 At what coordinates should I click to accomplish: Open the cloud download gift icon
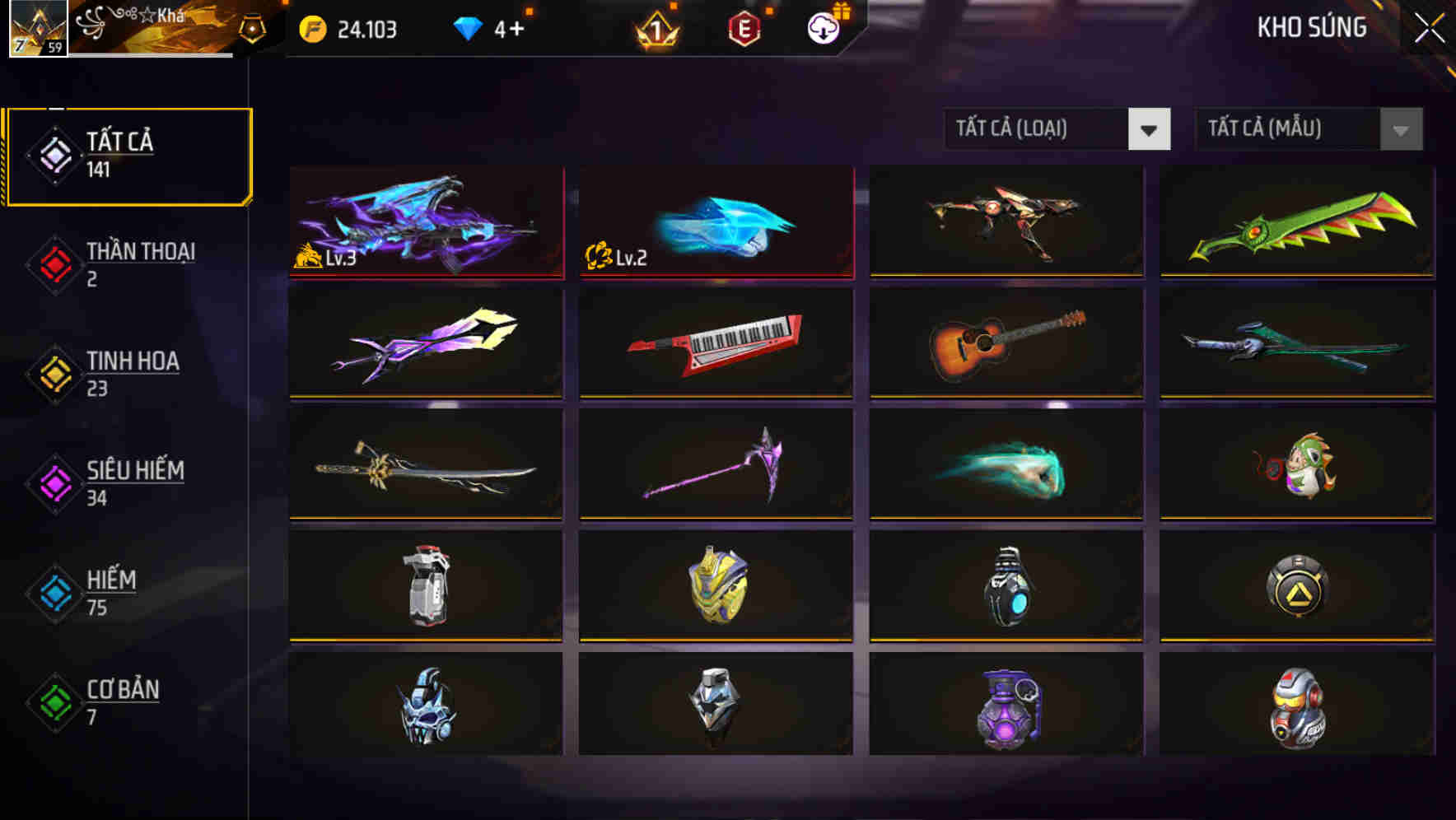coord(821,28)
